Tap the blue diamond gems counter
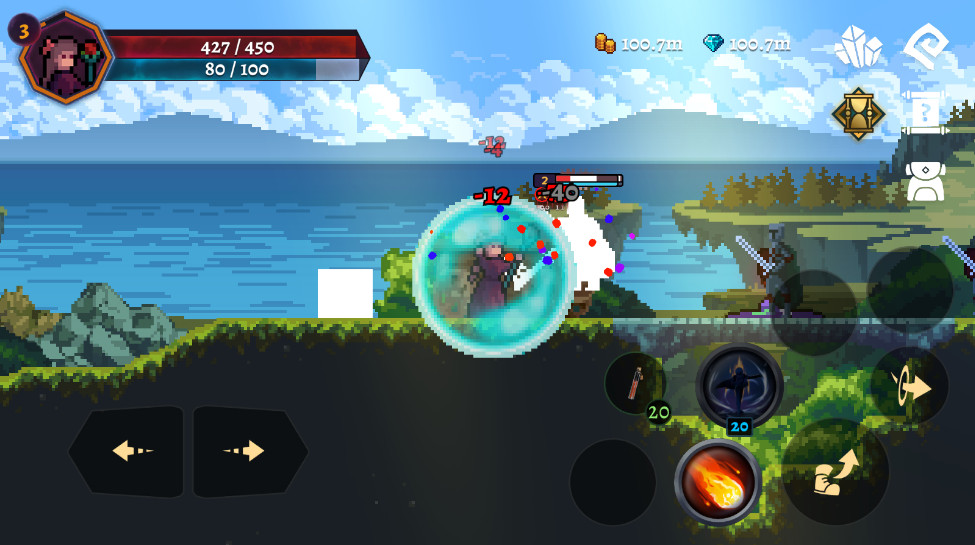Viewport: 975px width, 545px height. [x=746, y=43]
